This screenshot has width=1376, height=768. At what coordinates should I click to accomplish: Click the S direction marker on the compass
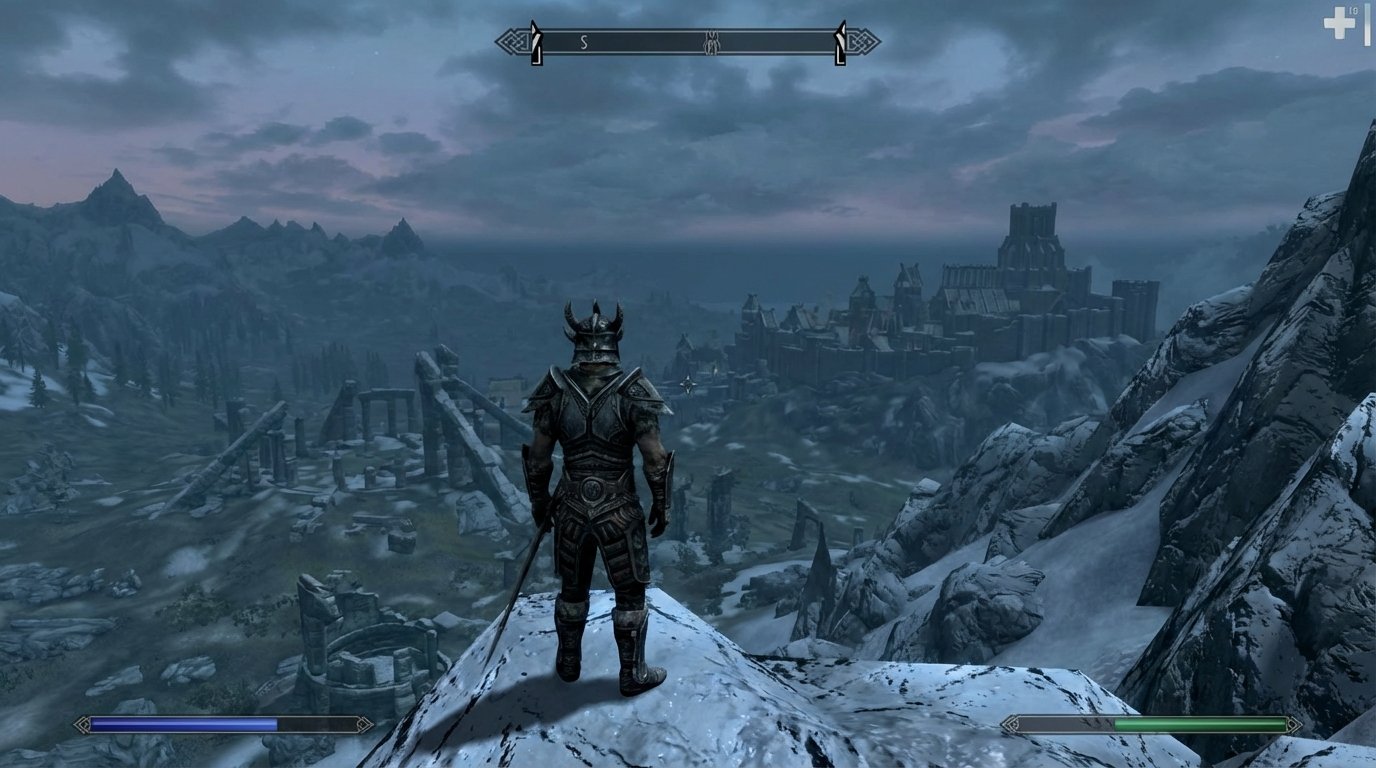pyautogui.click(x=583, y=40)
